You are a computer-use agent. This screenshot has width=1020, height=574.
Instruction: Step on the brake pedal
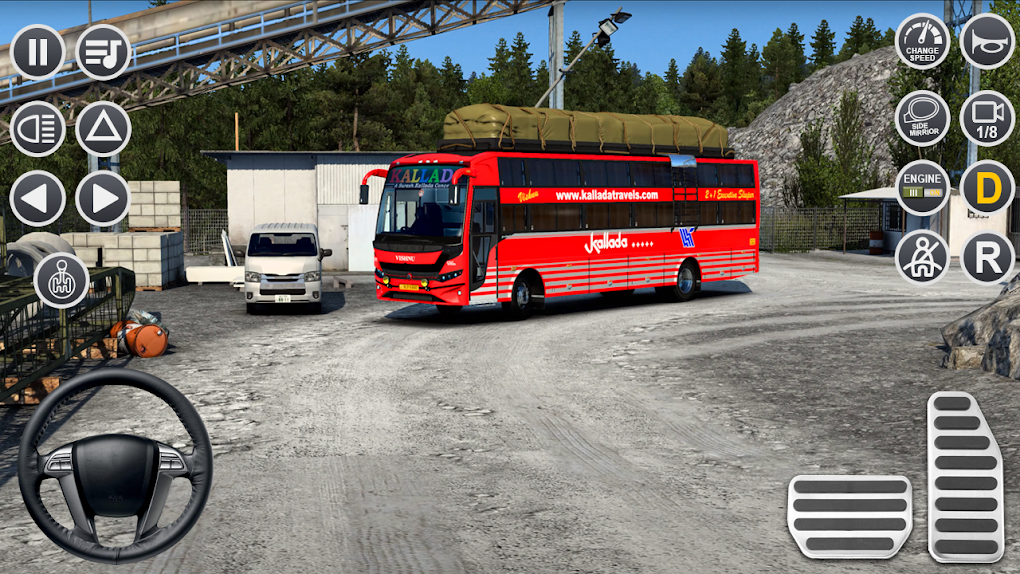(x=849, y=516)
